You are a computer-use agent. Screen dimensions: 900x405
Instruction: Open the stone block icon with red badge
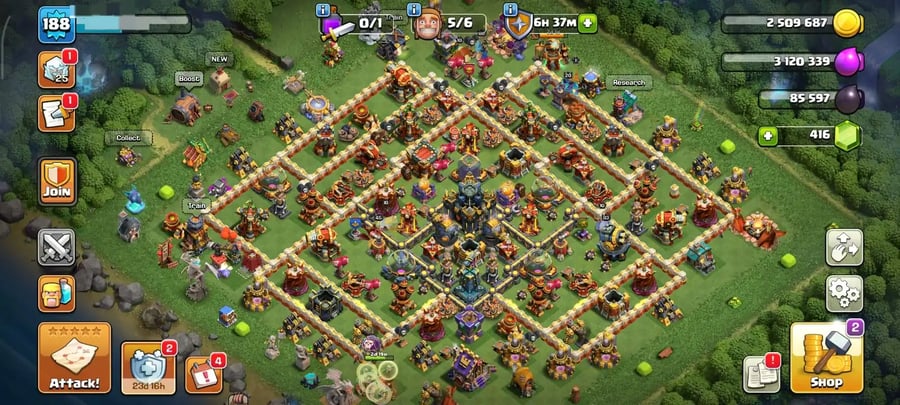pyautogui.click(x=57, y=69)
